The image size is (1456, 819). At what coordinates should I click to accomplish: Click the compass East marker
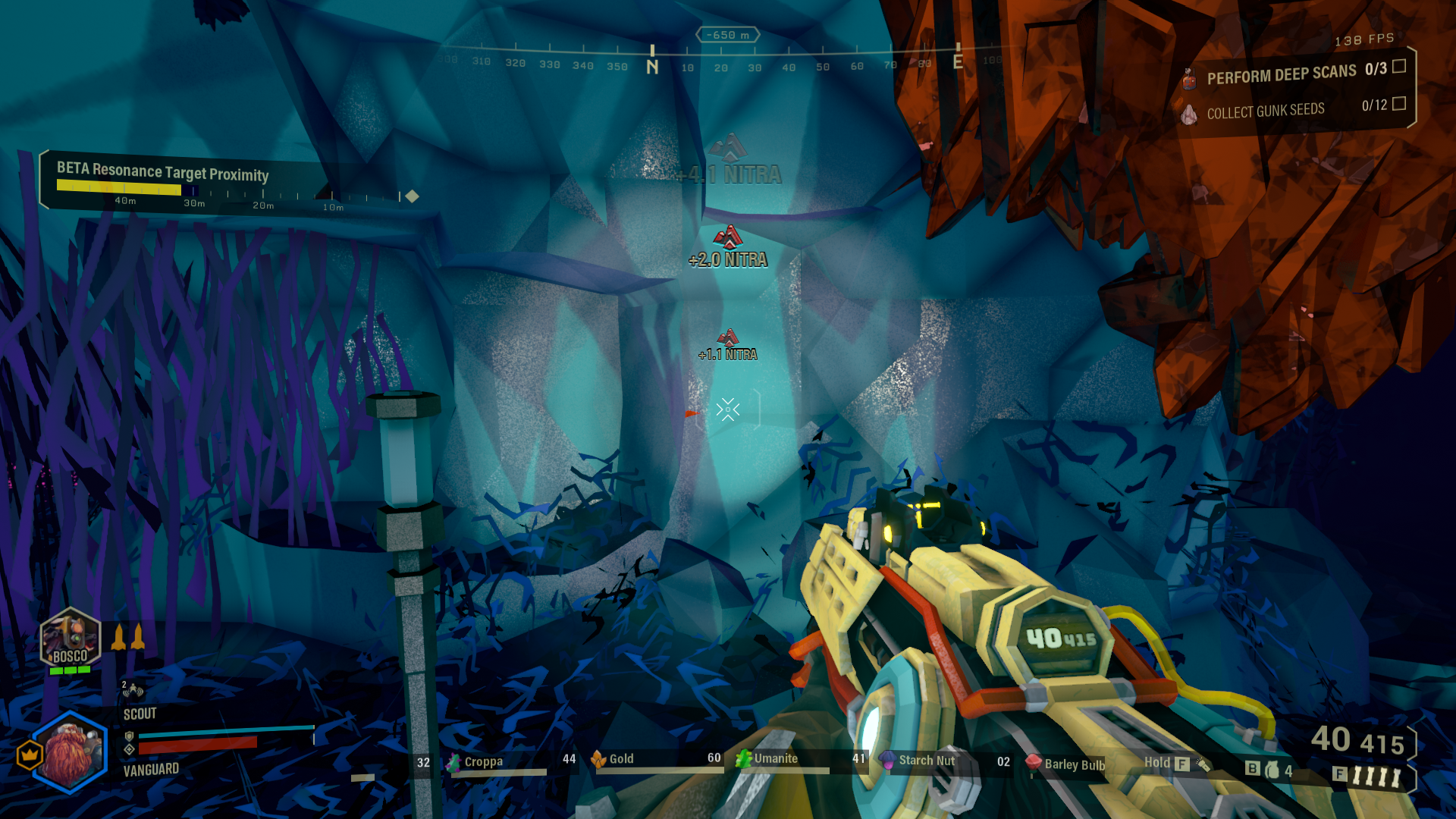coord(958,61)
